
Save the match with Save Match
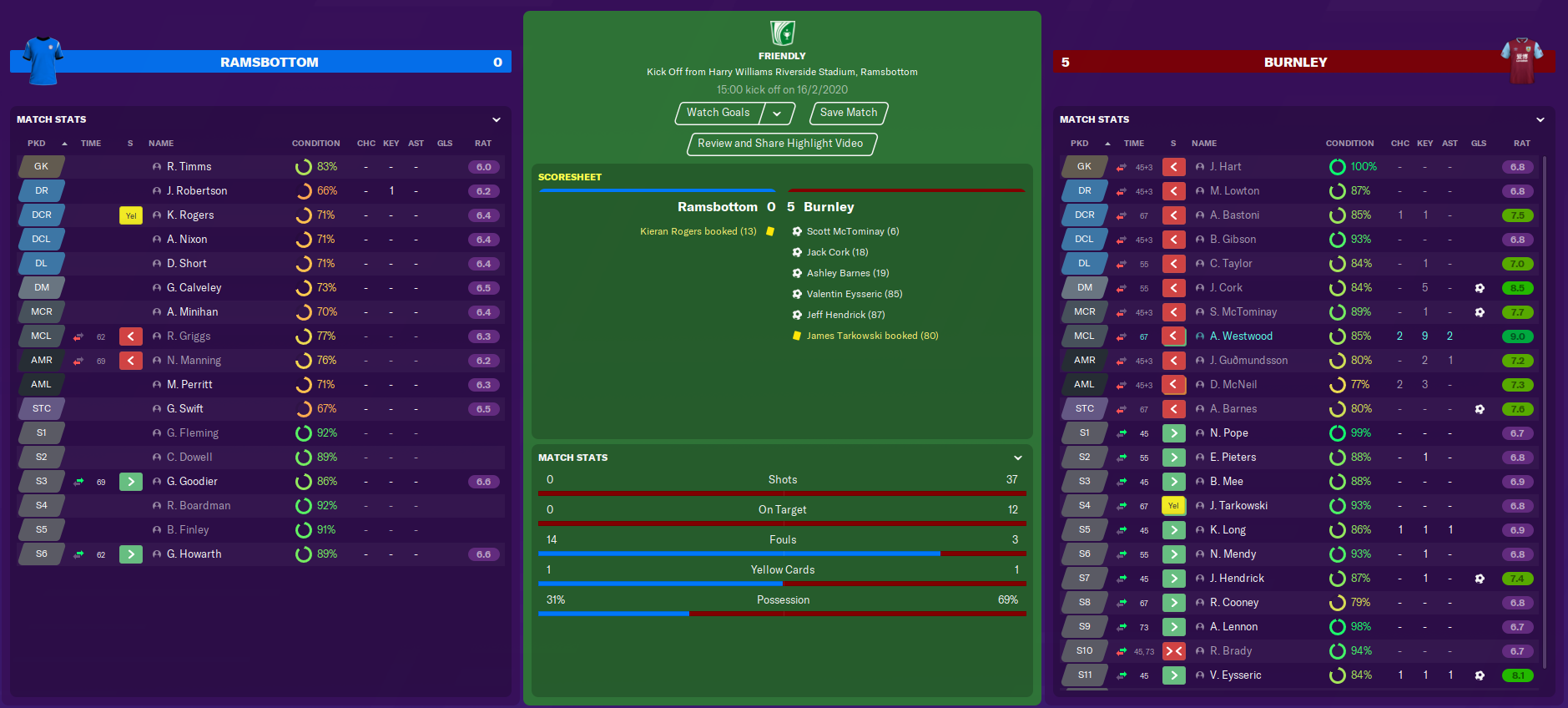848,113
